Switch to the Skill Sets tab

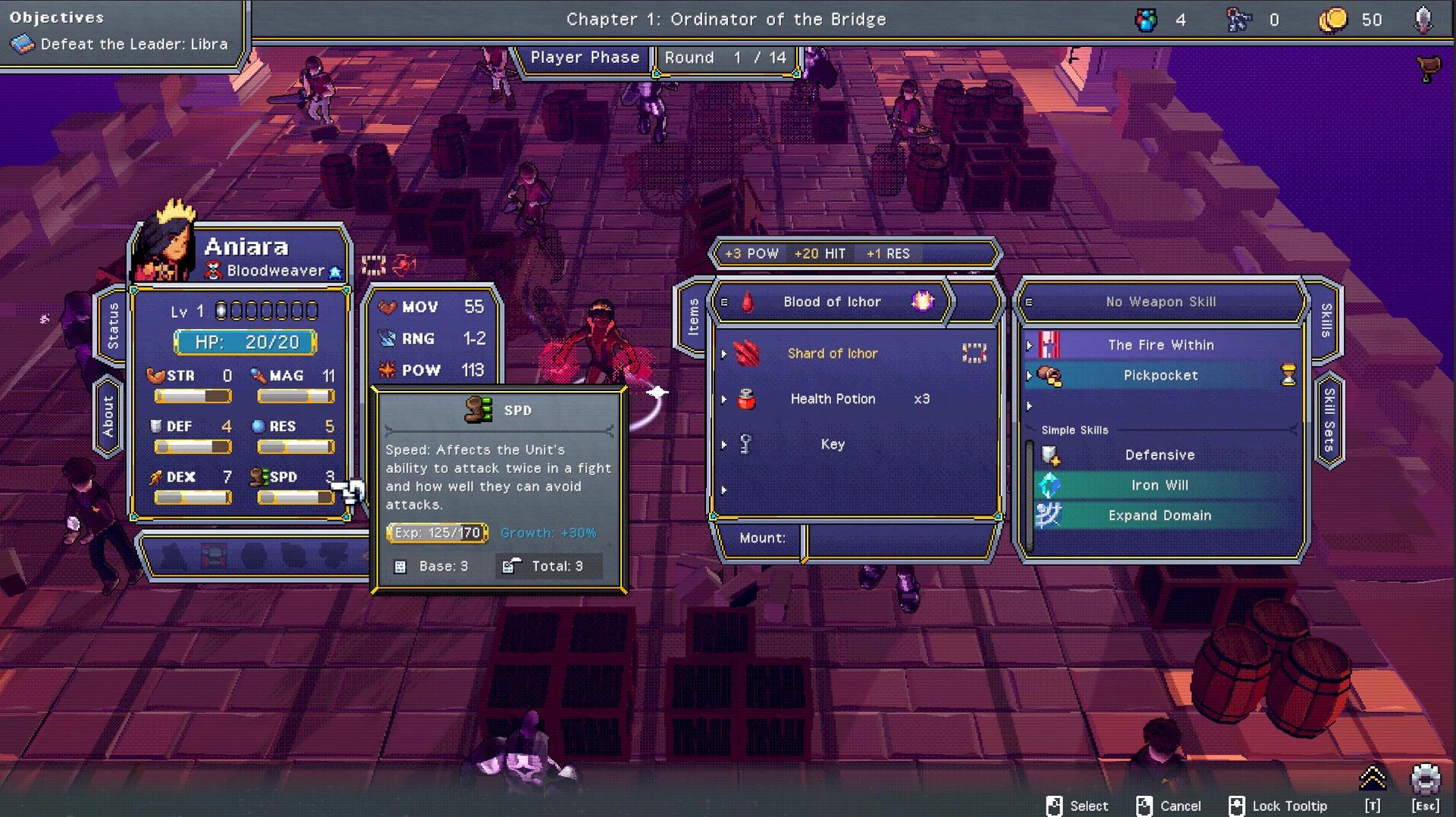(x=1329, y=420)
